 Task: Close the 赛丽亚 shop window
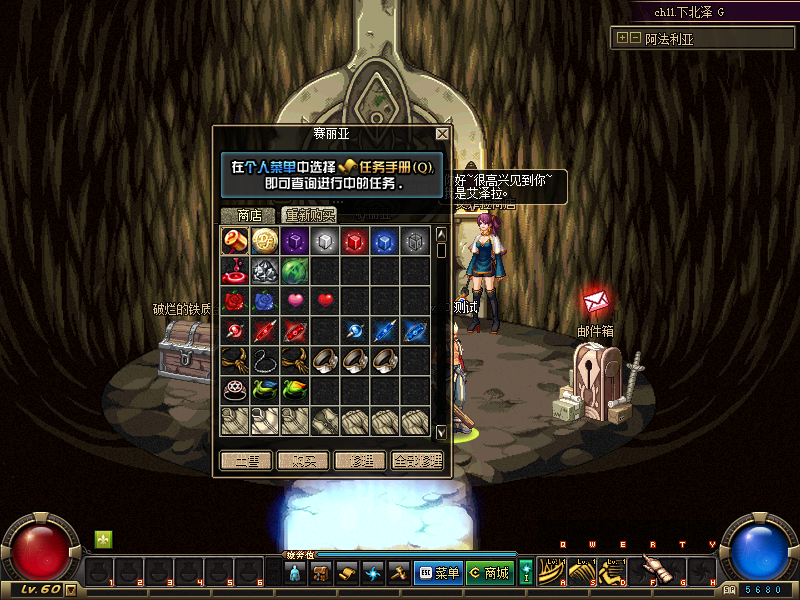click(x=442, y=133)
